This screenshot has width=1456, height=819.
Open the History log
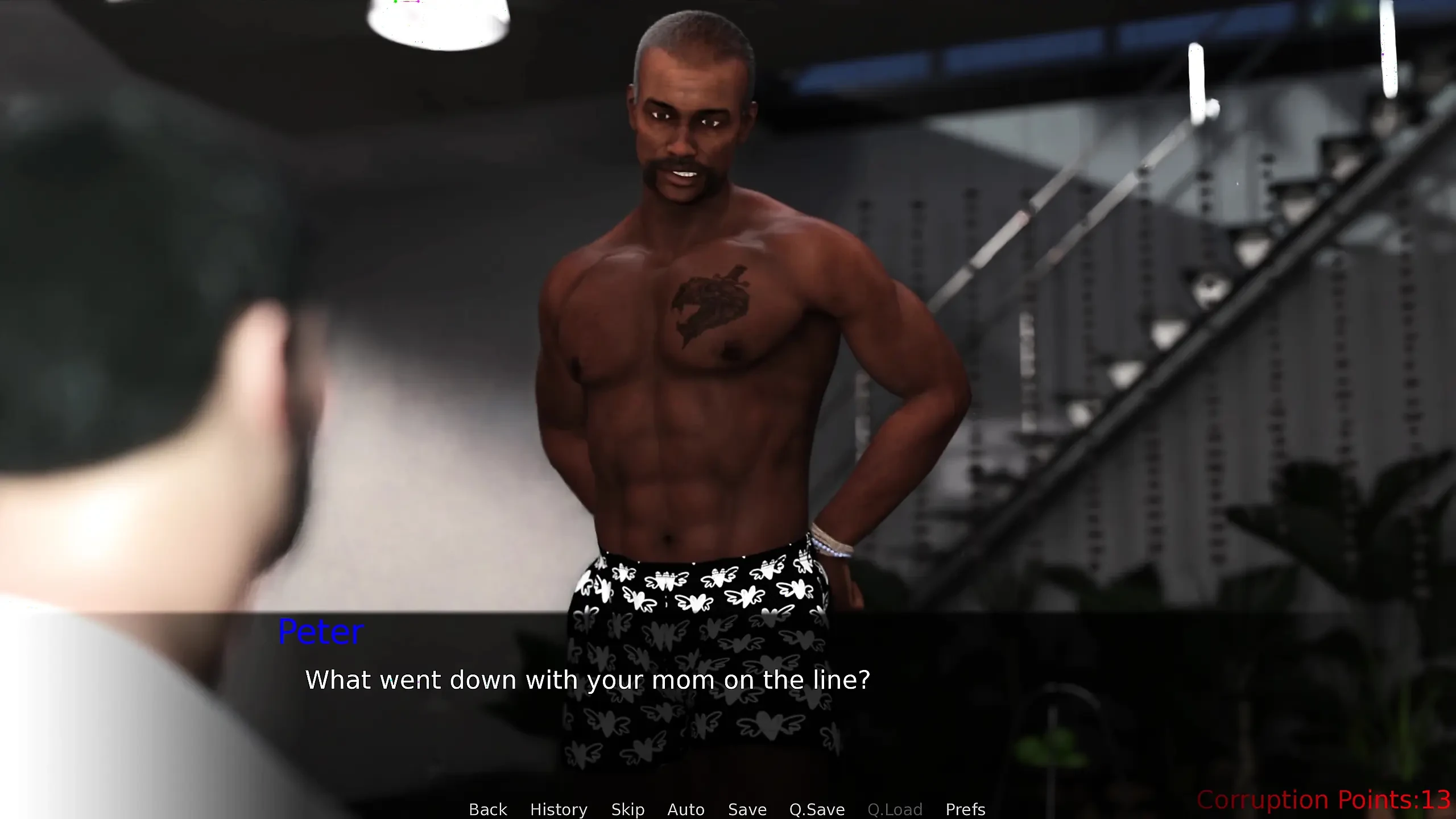coord(559,809)
